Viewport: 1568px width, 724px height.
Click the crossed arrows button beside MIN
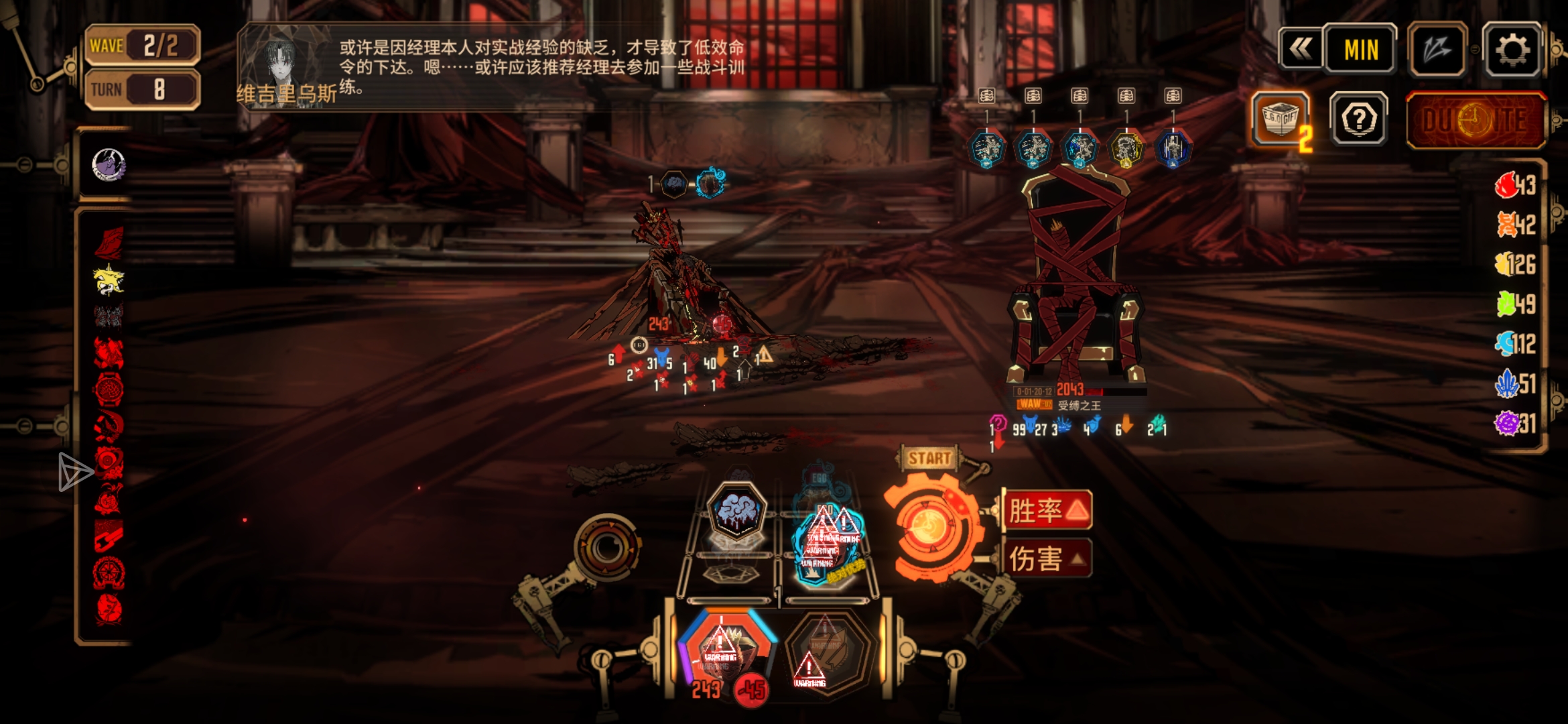[x=1437, y=50]
